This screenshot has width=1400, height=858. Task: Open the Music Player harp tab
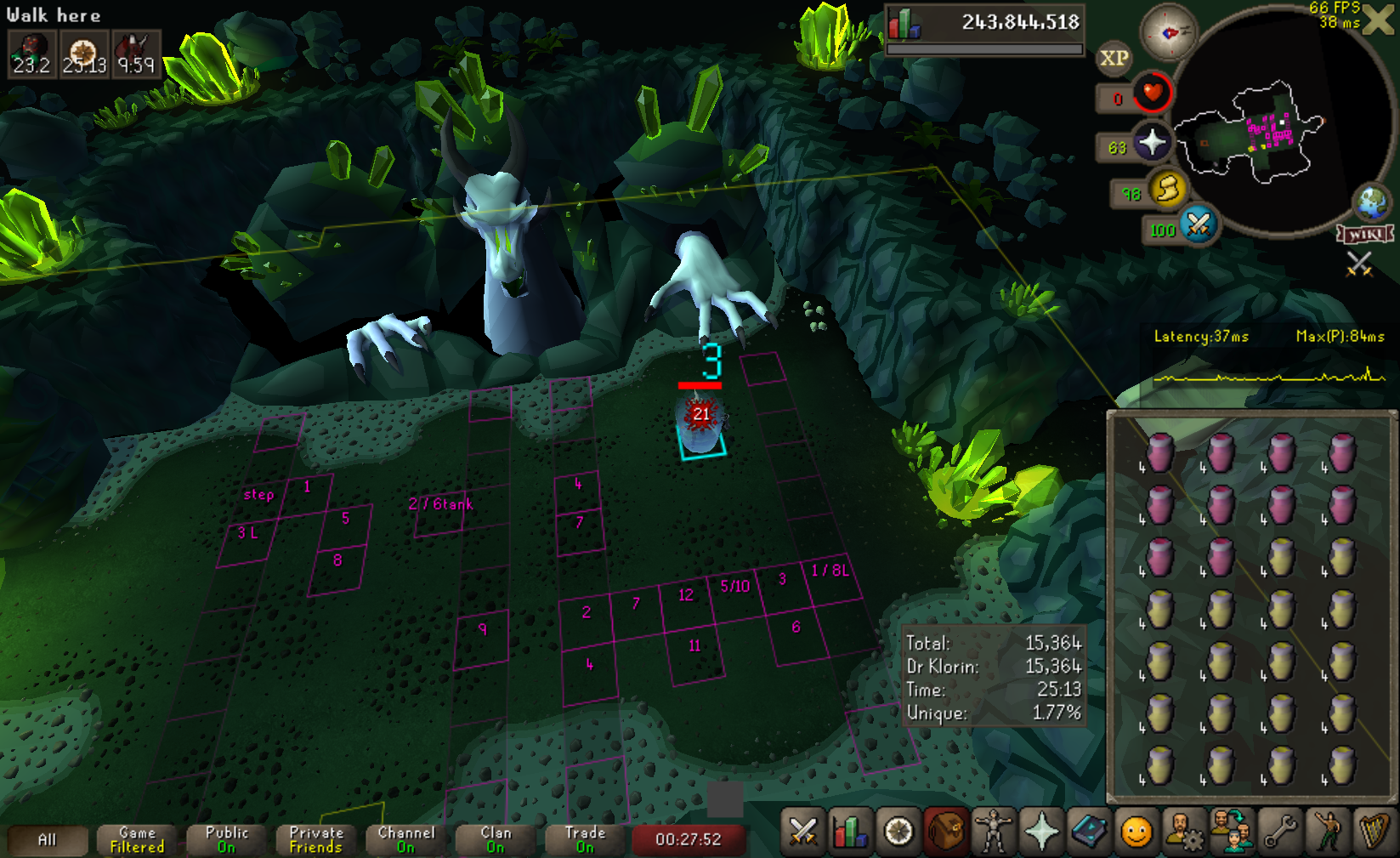point(1374,832)
